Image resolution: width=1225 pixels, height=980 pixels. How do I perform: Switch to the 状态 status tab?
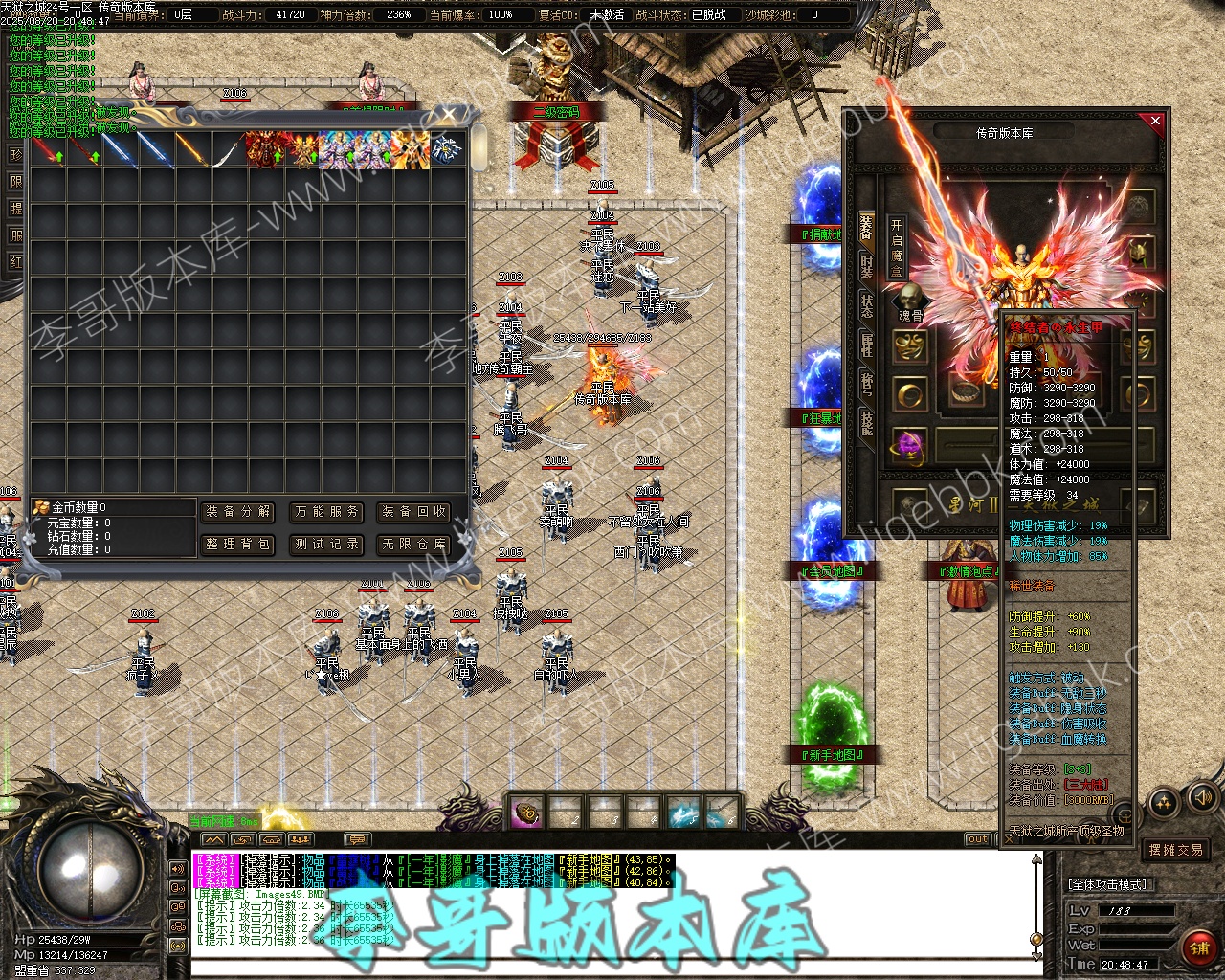point(866,306)
